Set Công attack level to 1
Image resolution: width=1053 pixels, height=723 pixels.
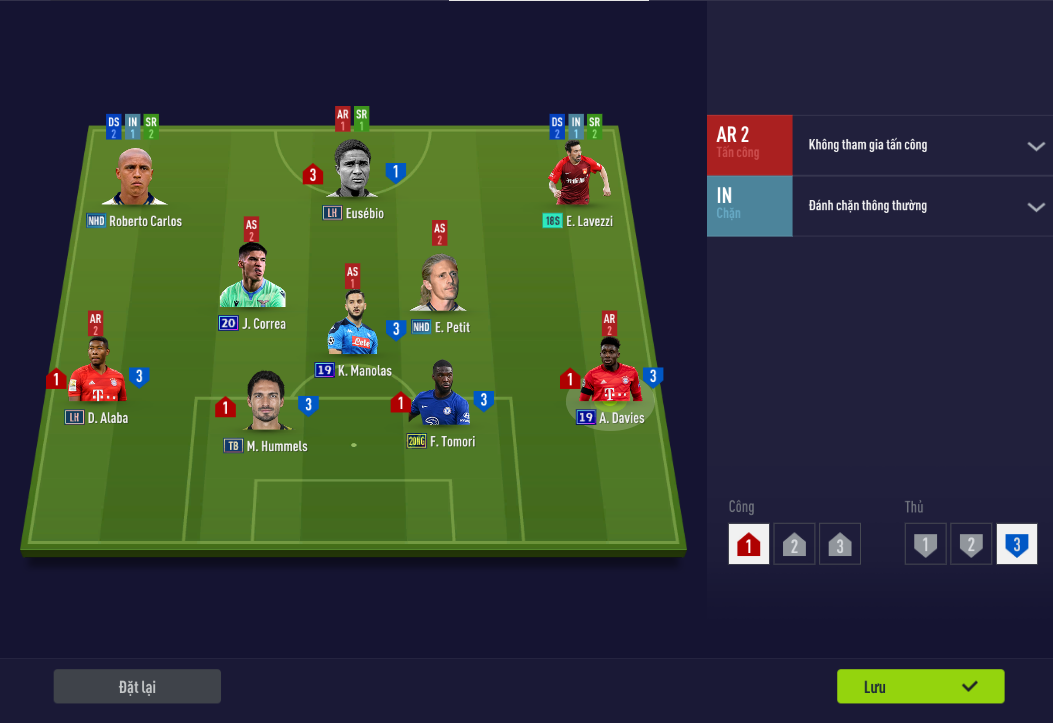tap(749, 545)
